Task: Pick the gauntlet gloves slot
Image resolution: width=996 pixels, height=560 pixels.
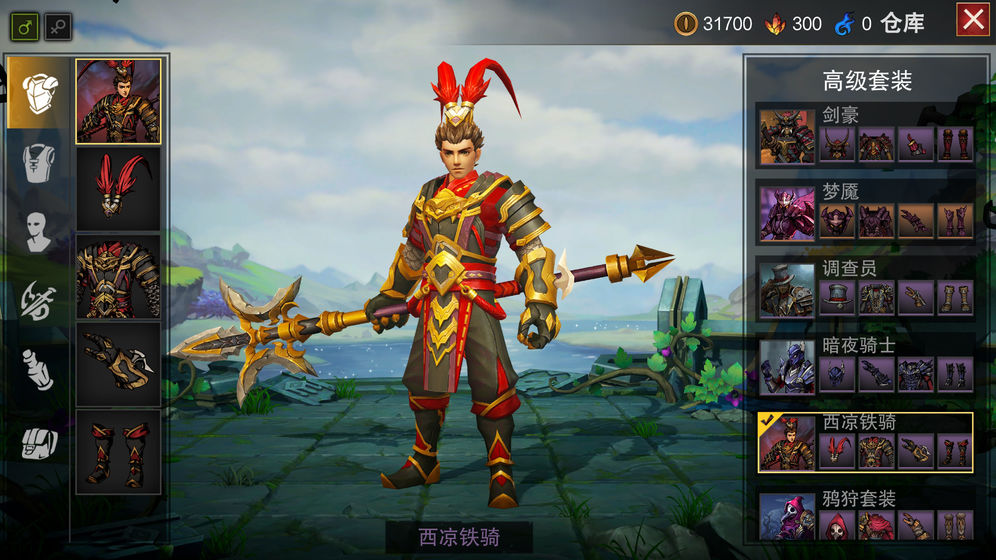Action: tap(118, 364)
